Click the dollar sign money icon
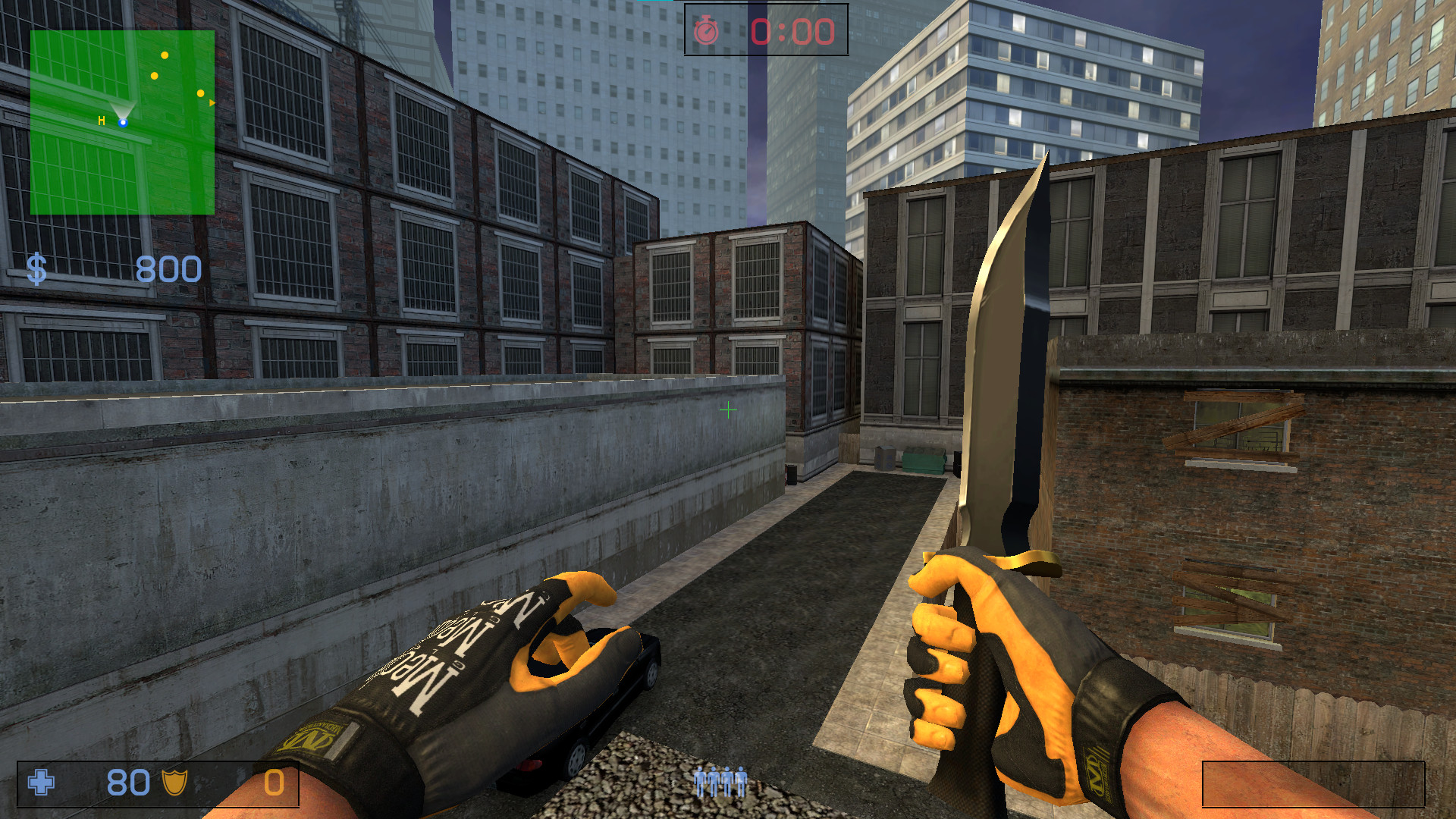This screenshot has height=819, width=1456. point(38,268)
